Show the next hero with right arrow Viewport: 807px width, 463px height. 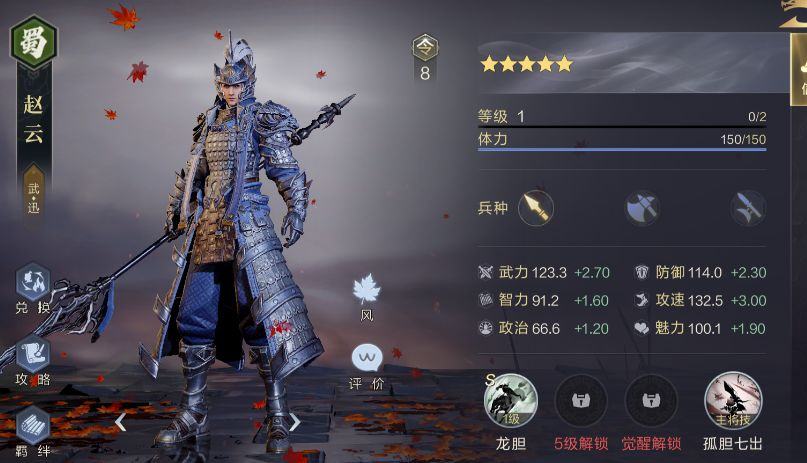click(x=294, y=421)
